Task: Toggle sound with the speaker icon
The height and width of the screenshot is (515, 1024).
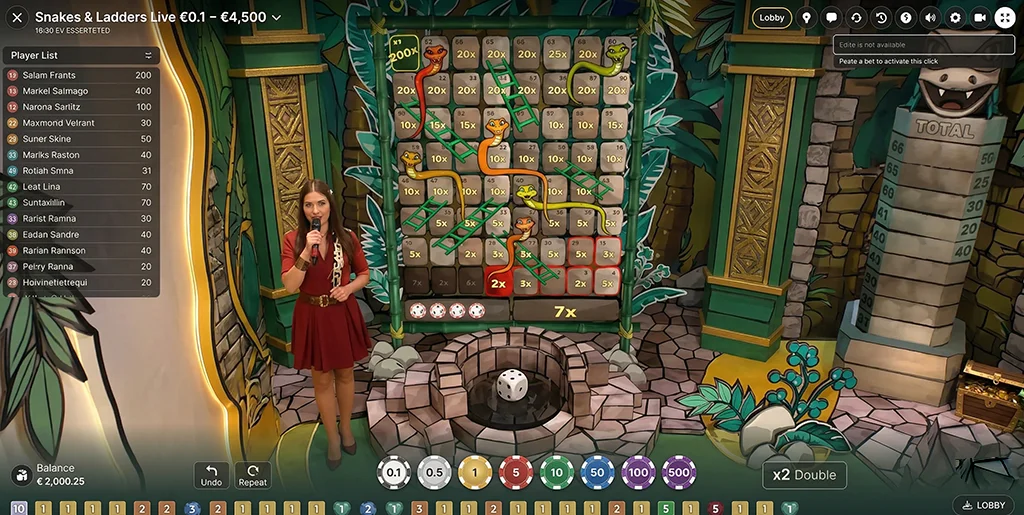Action: click(931, 17)
